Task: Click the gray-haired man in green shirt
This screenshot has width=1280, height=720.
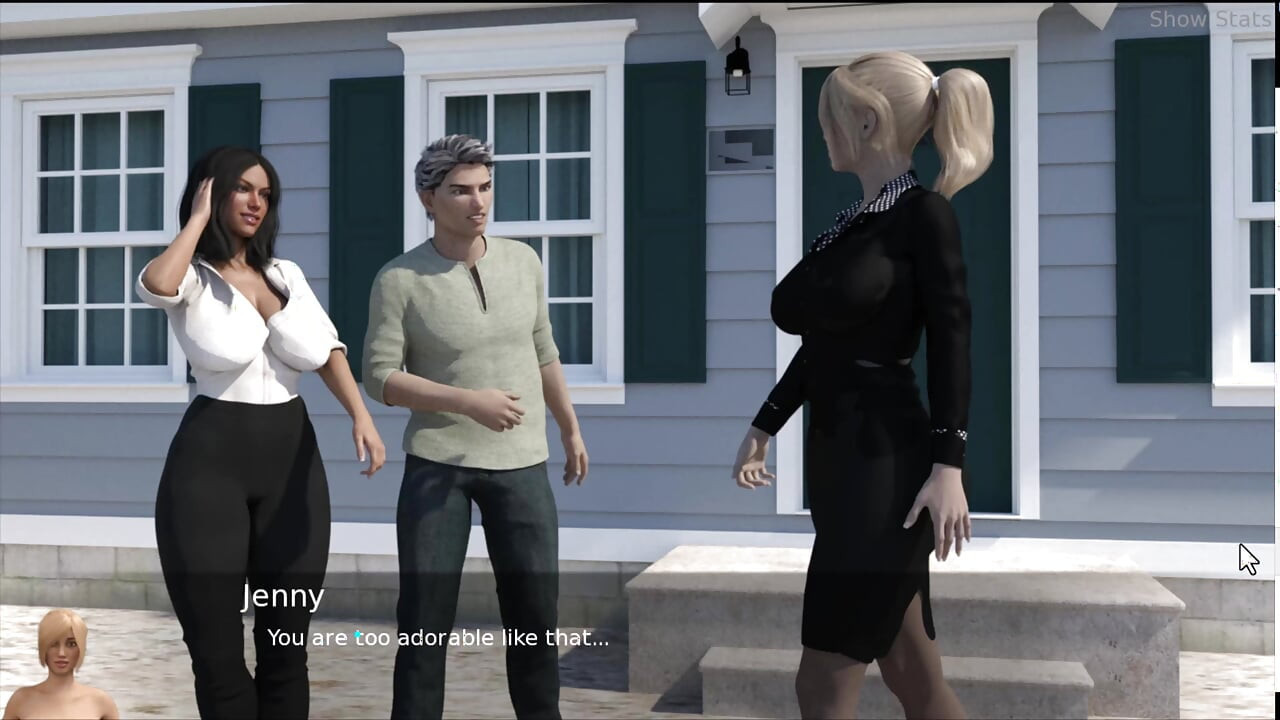Action: coord(470,330)
